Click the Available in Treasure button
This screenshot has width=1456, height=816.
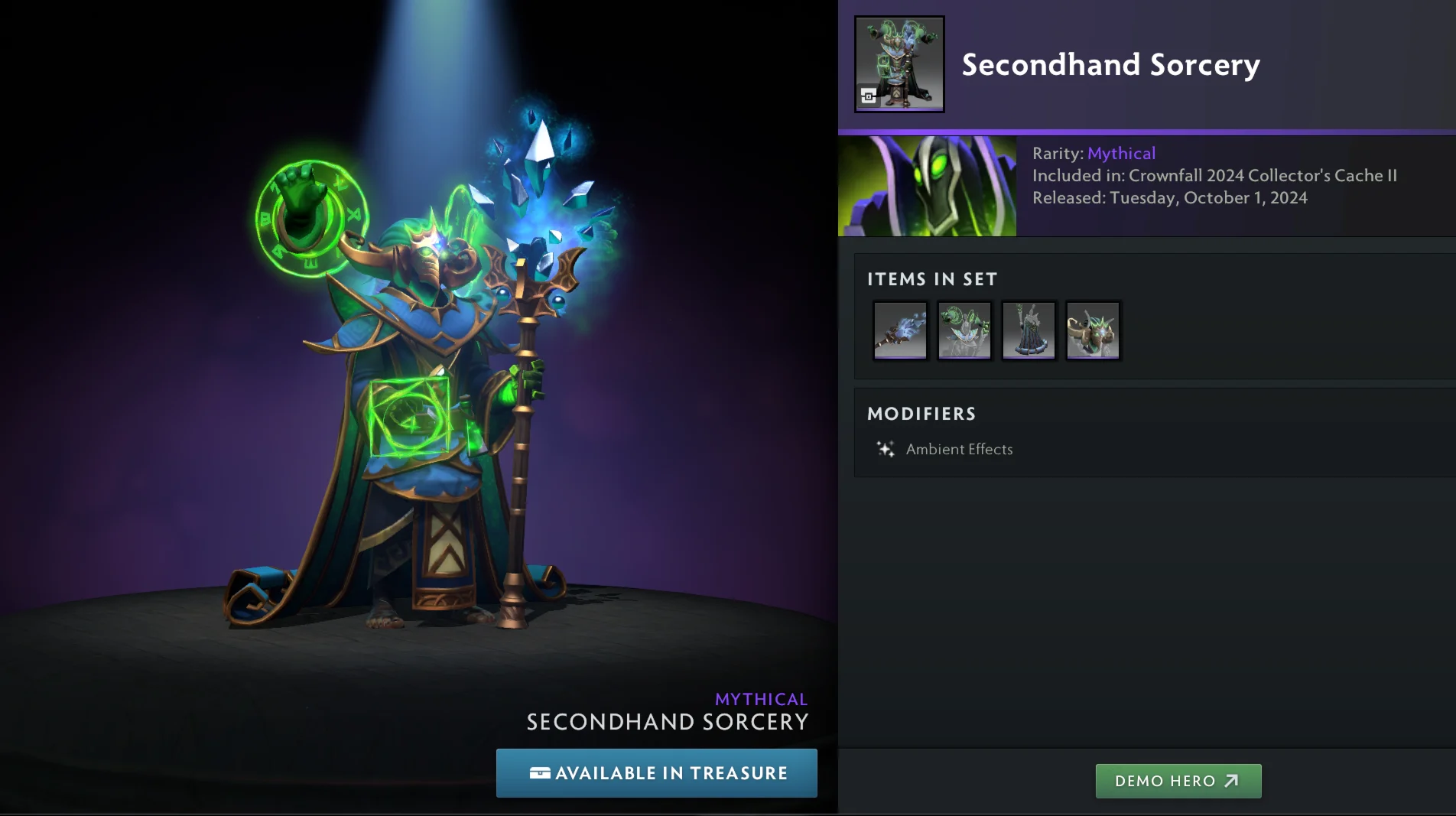[656, 773]
